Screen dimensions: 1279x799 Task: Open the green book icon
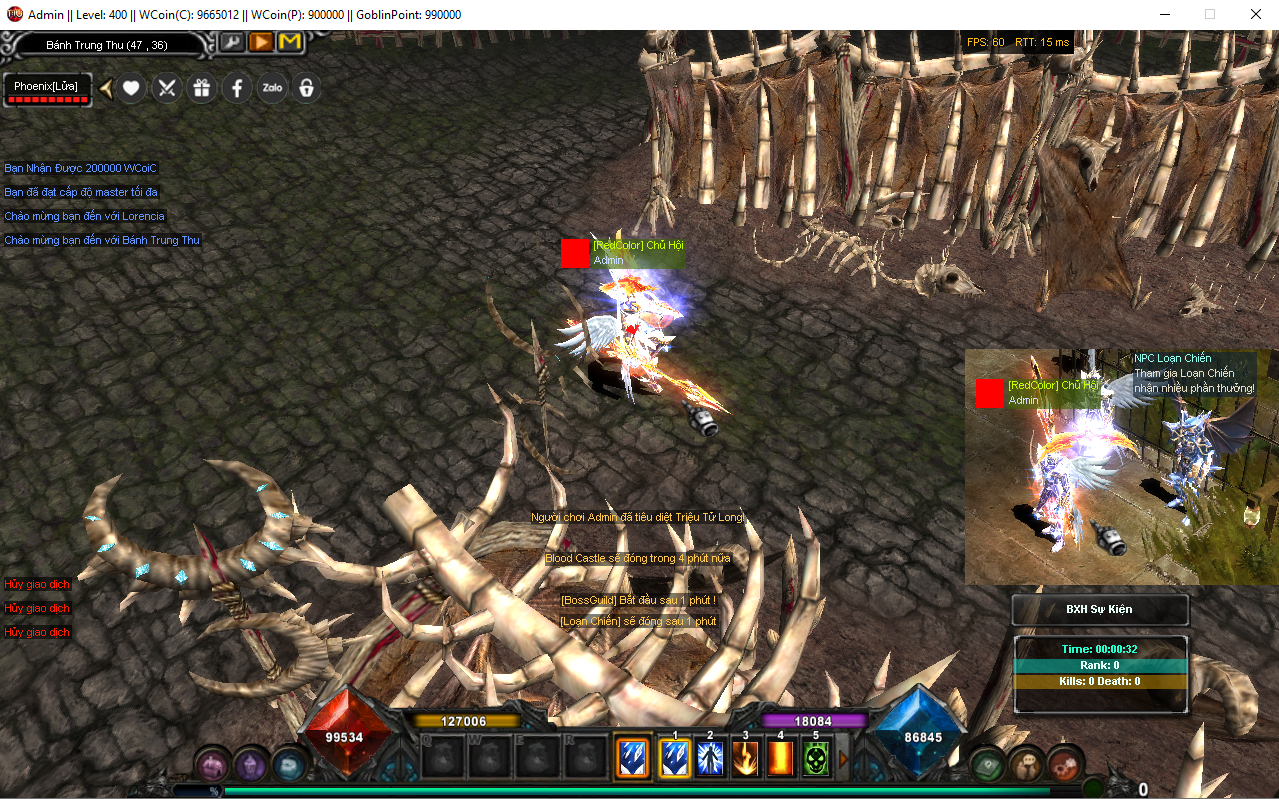click(989, 765)
